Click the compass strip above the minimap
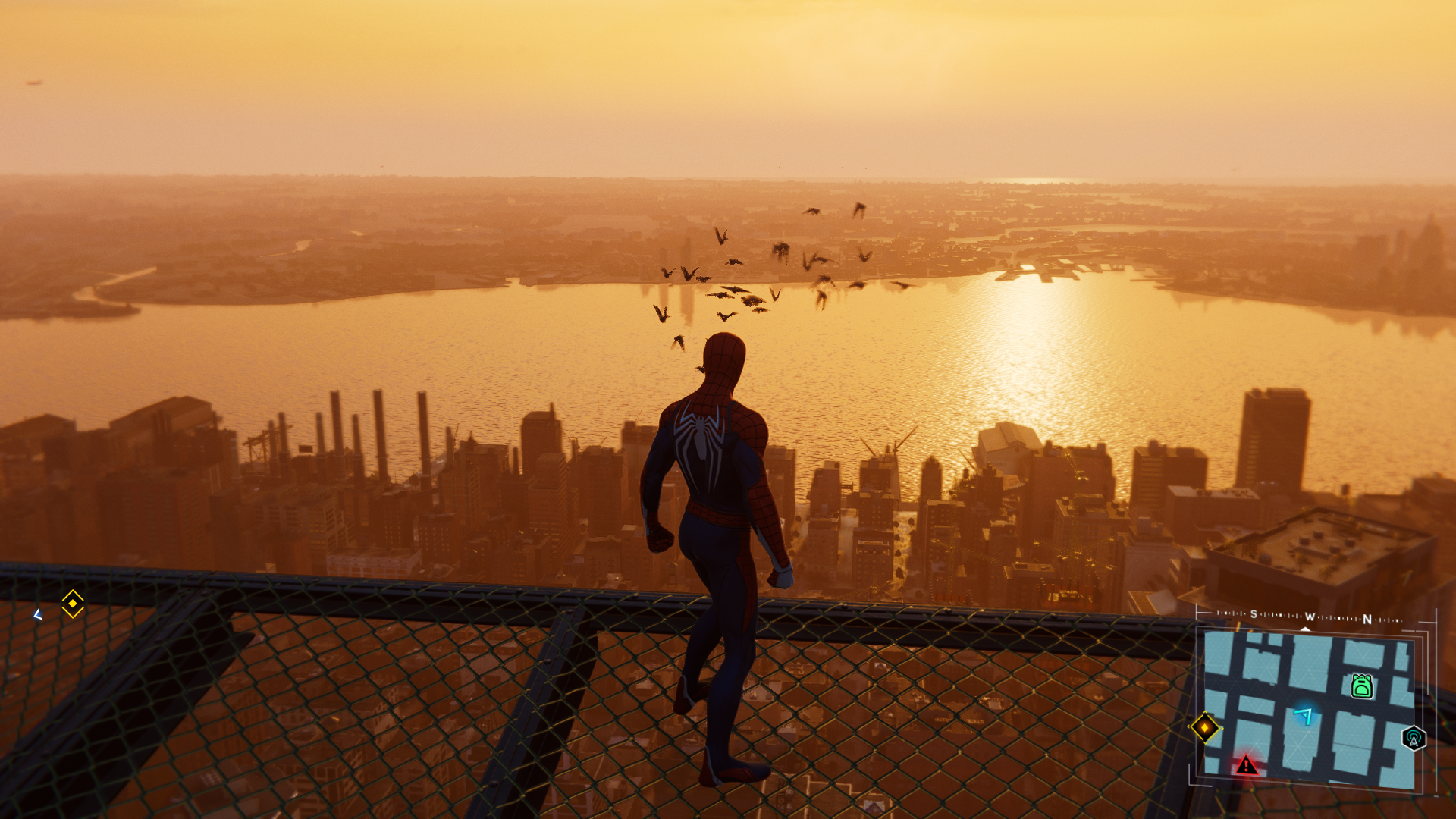1456x819 pixels. 1310,618
